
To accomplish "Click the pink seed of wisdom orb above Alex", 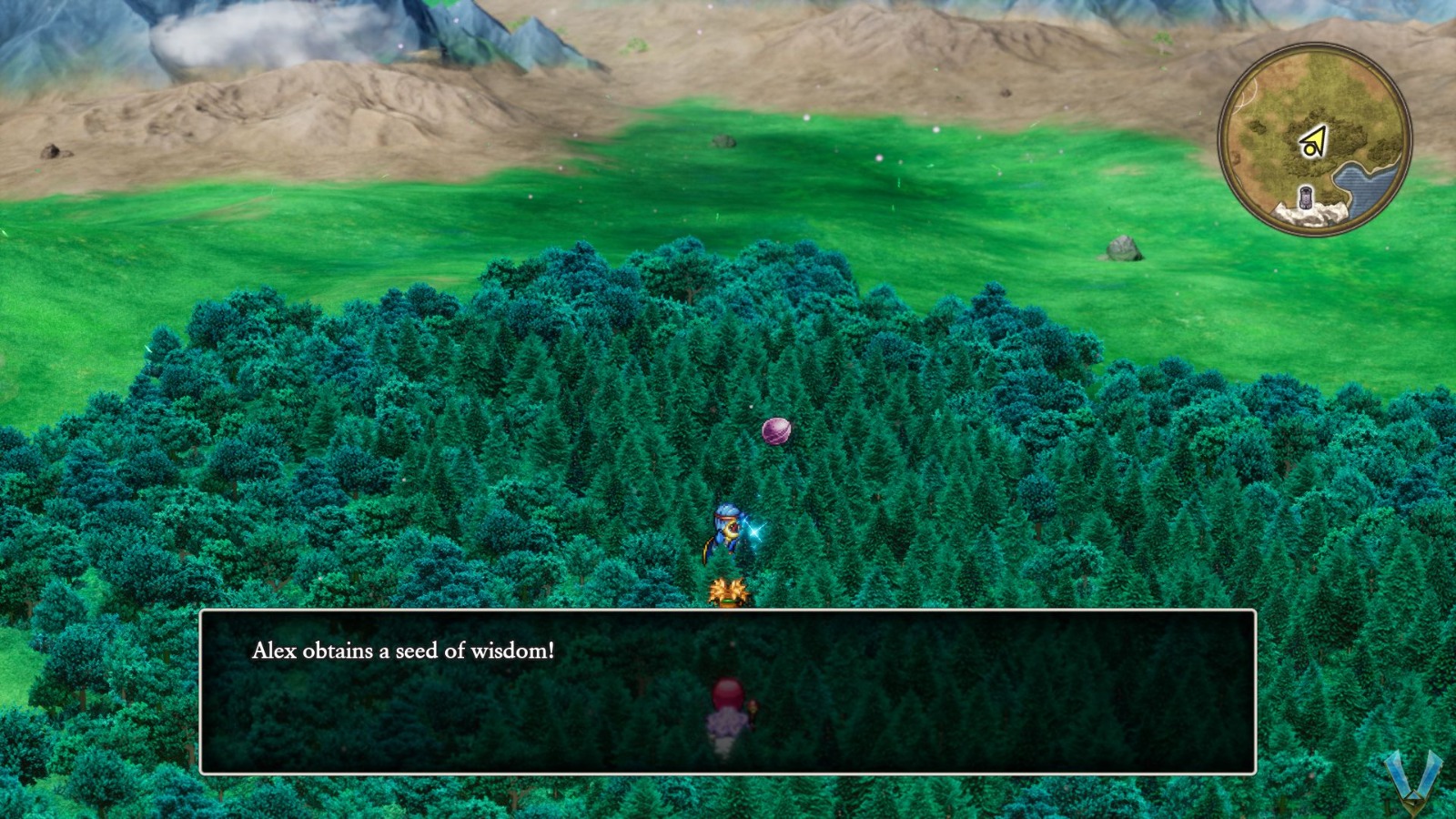I will click(775, 430).
